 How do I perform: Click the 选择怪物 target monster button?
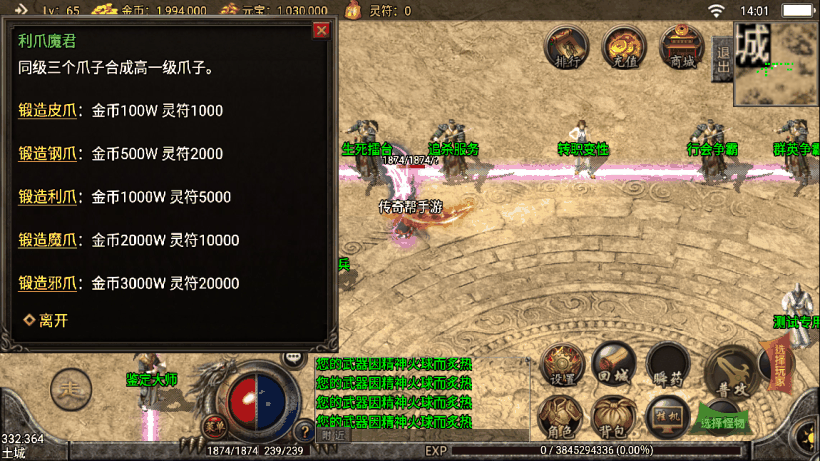coord(724,420)
